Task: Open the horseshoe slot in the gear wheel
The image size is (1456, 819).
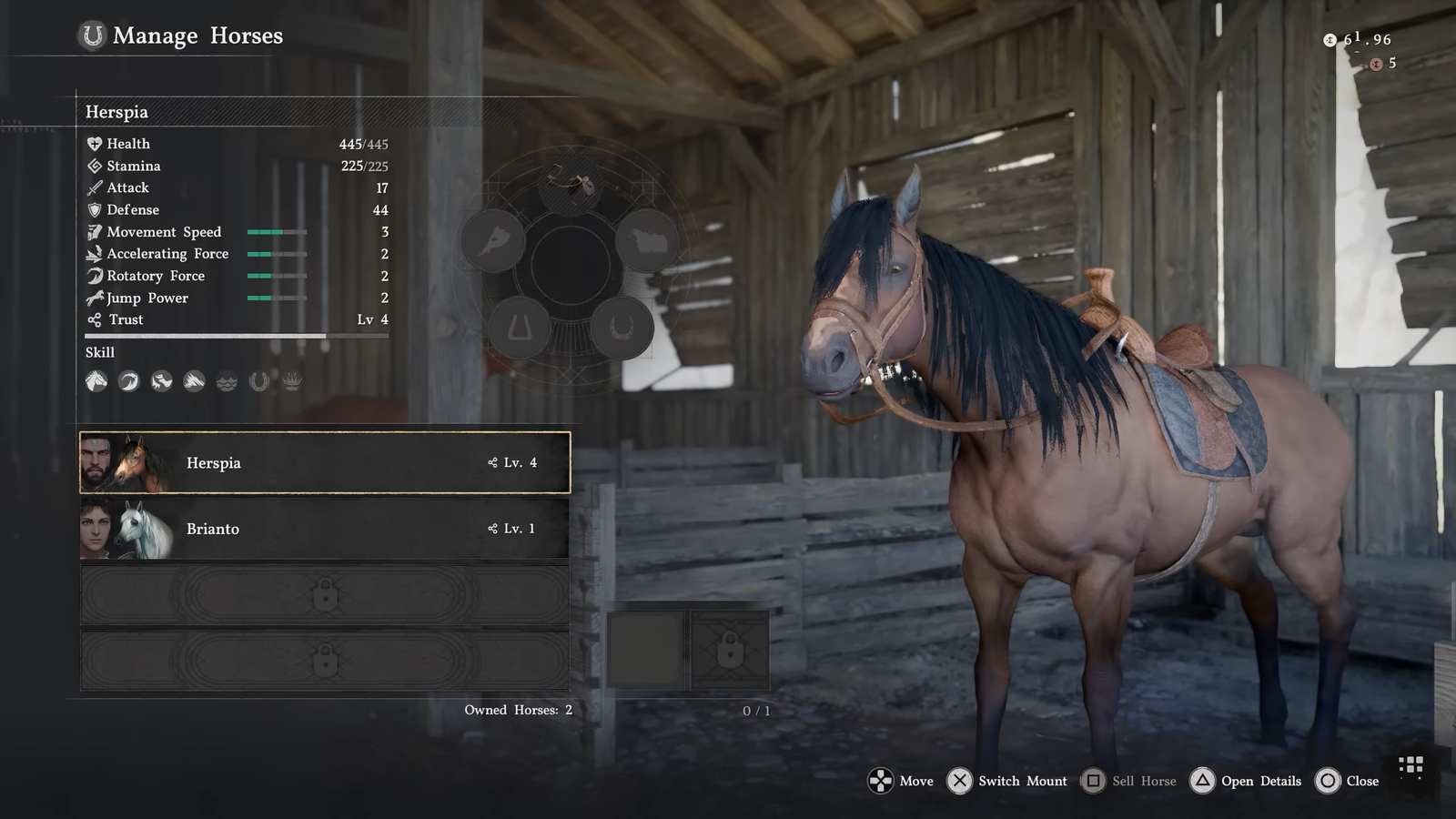Action: click(622, 327)
